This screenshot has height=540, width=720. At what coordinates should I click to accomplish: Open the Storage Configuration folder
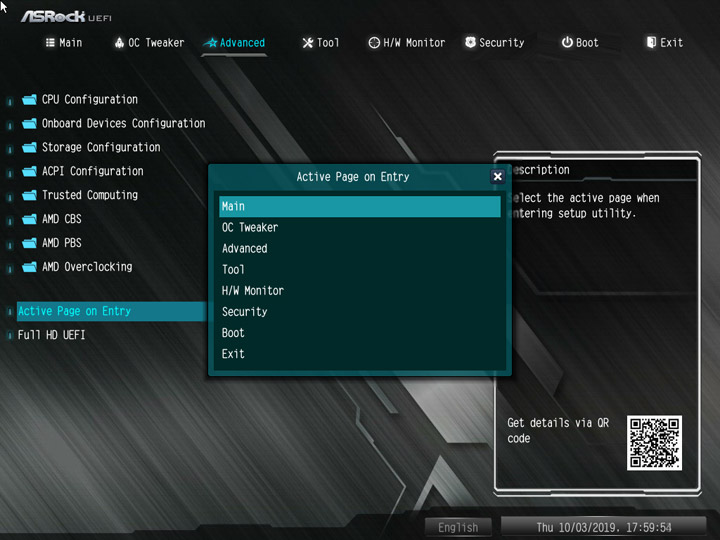pos(100,148)
